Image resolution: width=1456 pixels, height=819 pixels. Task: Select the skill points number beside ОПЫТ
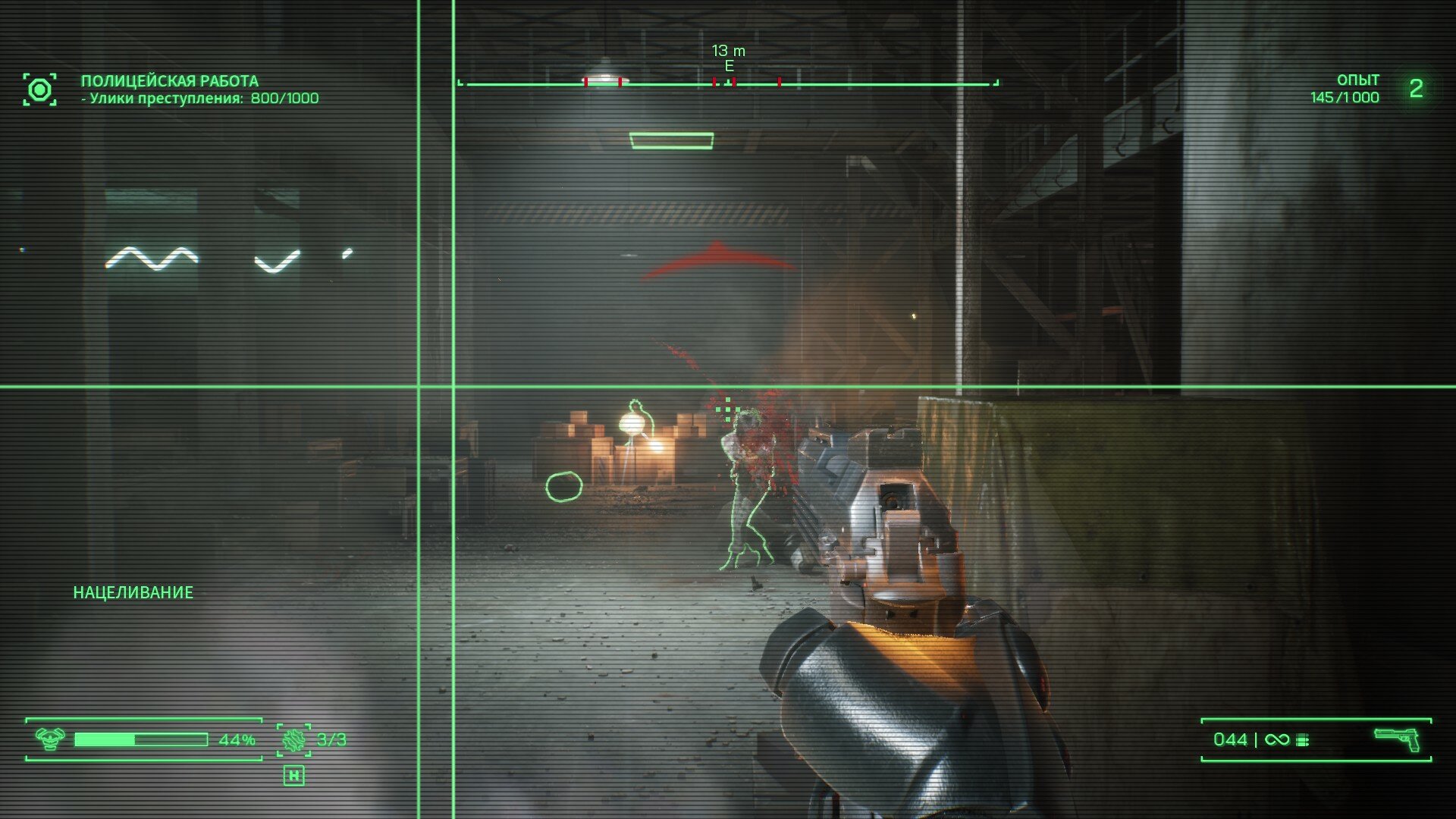click(x=1416, y=89)
